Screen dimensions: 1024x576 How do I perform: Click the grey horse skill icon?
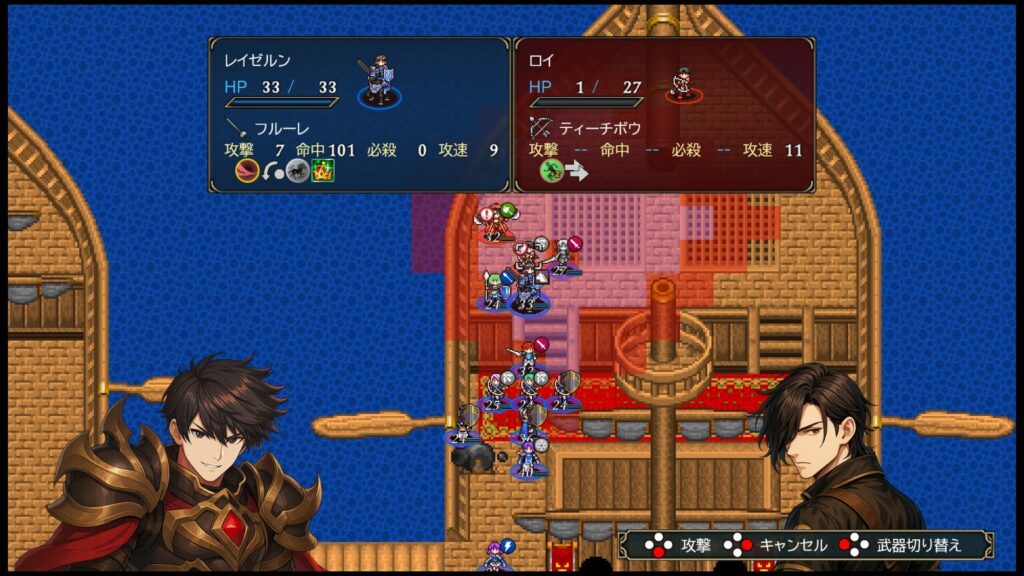pyautogui.click(x=297, y=171)
